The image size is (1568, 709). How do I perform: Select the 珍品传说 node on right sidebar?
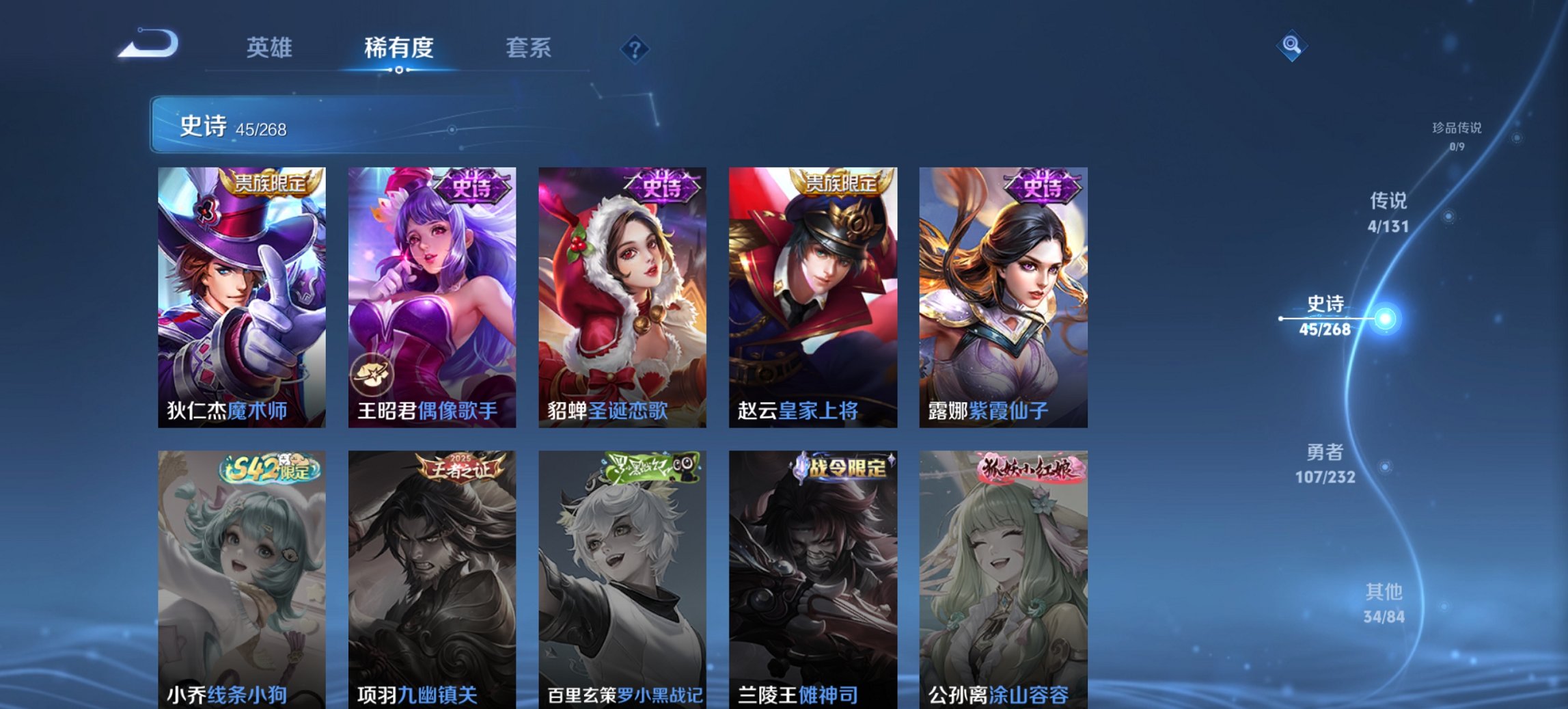click(x=1456, y=133)
